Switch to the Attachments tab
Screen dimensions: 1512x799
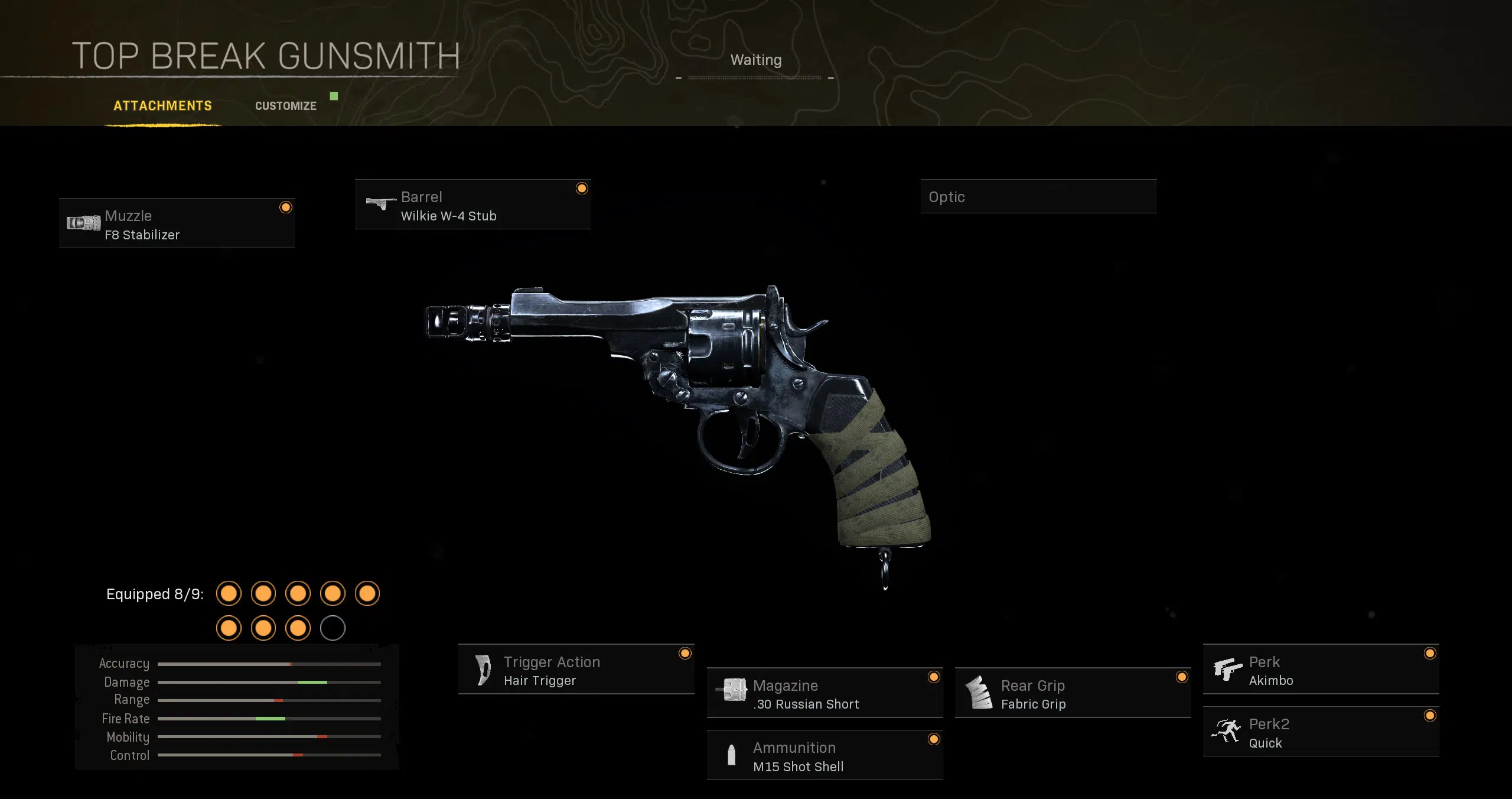click(x=162, y=106)
